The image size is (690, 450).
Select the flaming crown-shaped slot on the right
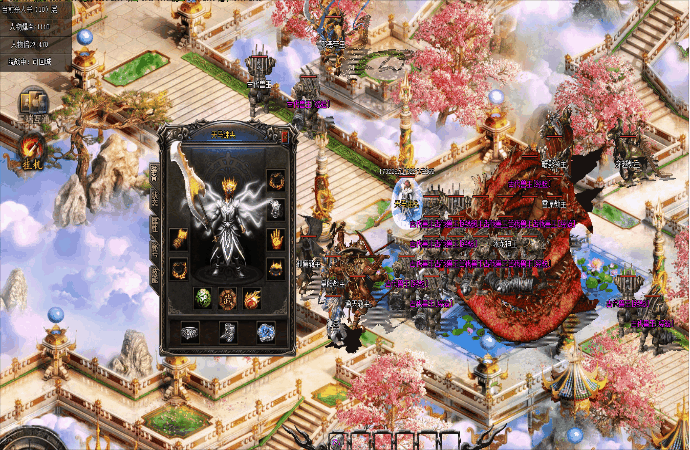[275, 268]
